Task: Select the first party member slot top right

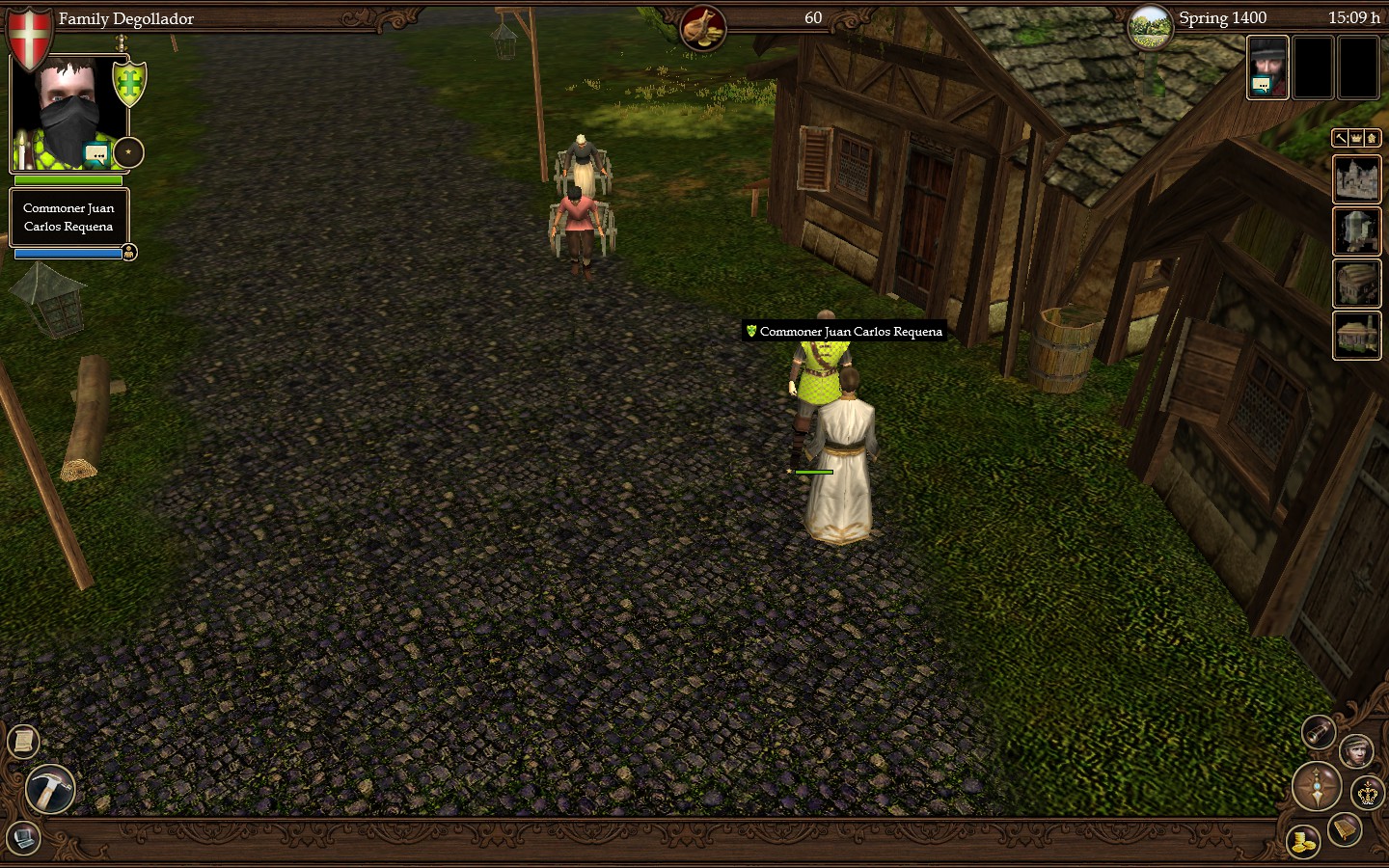Action: (x=1266, y=67)
